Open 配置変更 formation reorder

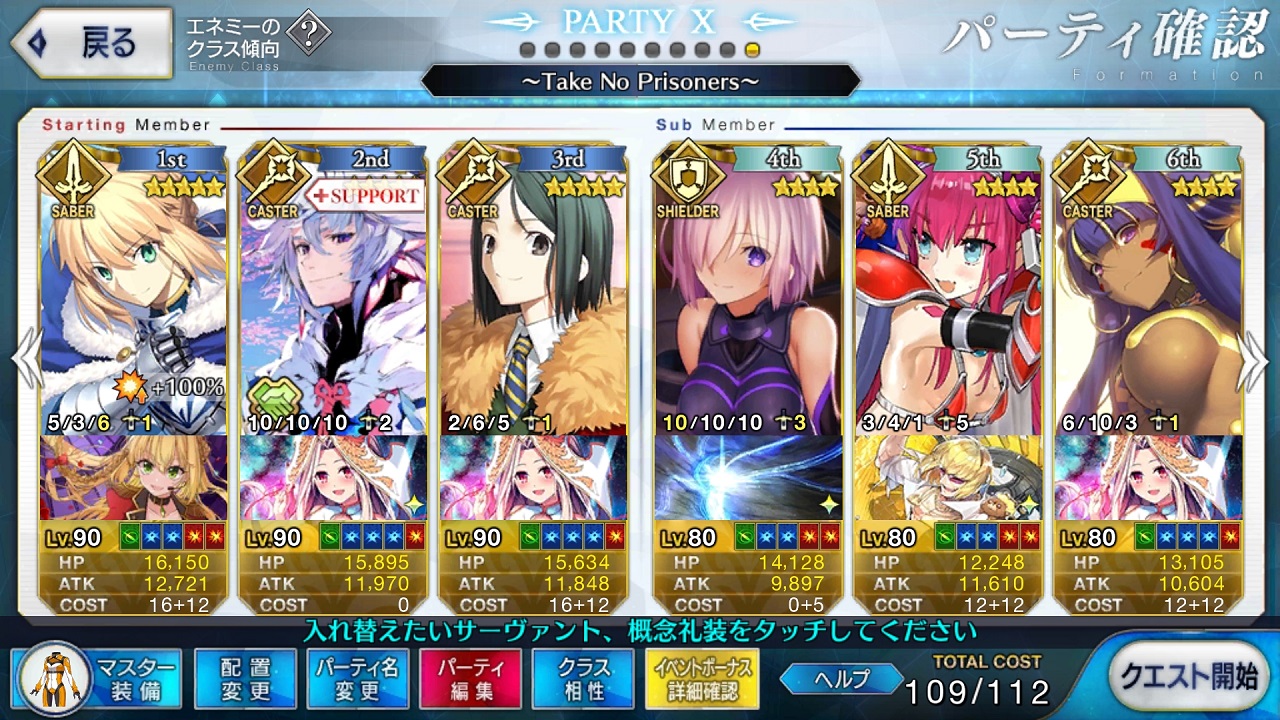pyautogui.click(x=245, y=678)
